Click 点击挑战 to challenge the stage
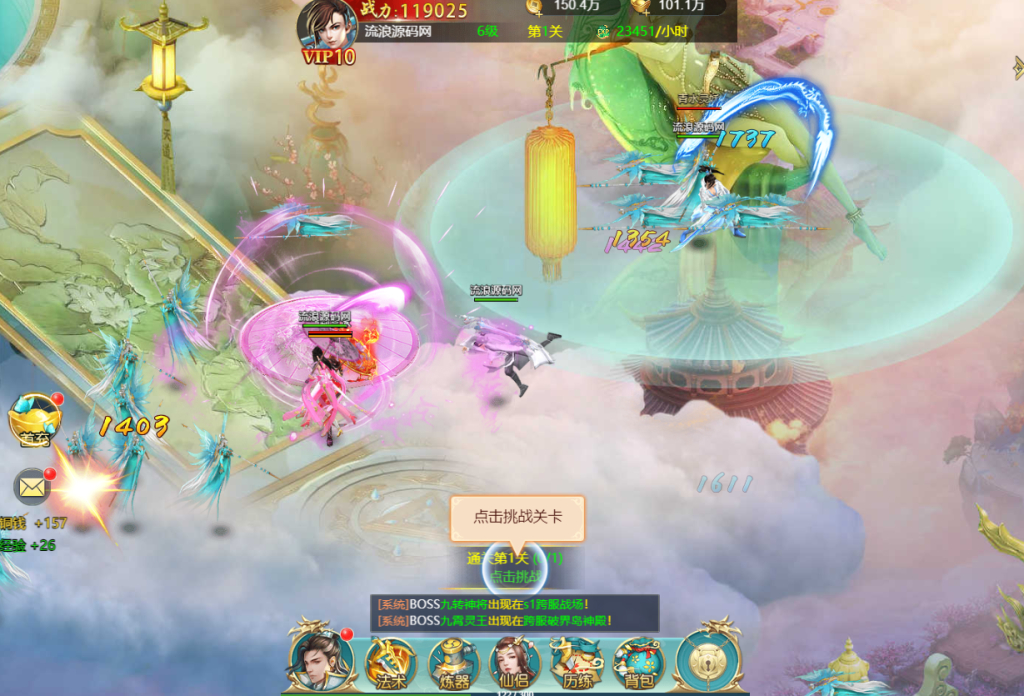1024x696 pixels. coord(514,575)
